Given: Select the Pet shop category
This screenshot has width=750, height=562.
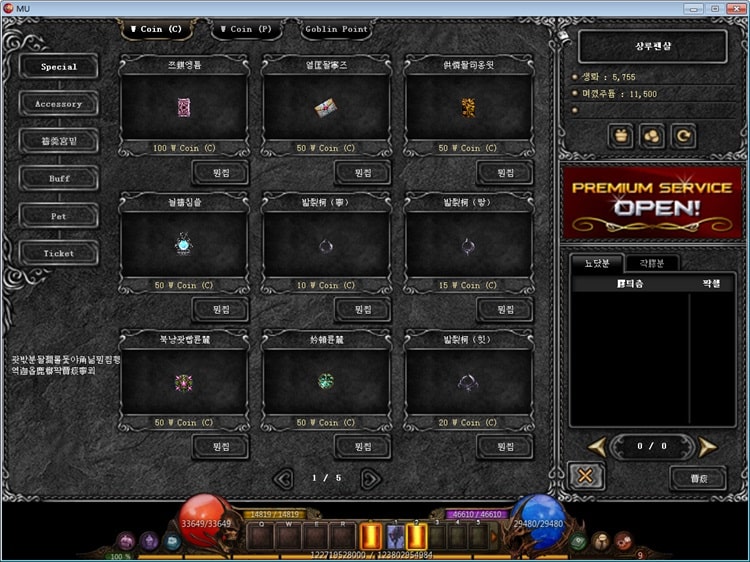Looking at the screenshot, I should click(59, 216).
